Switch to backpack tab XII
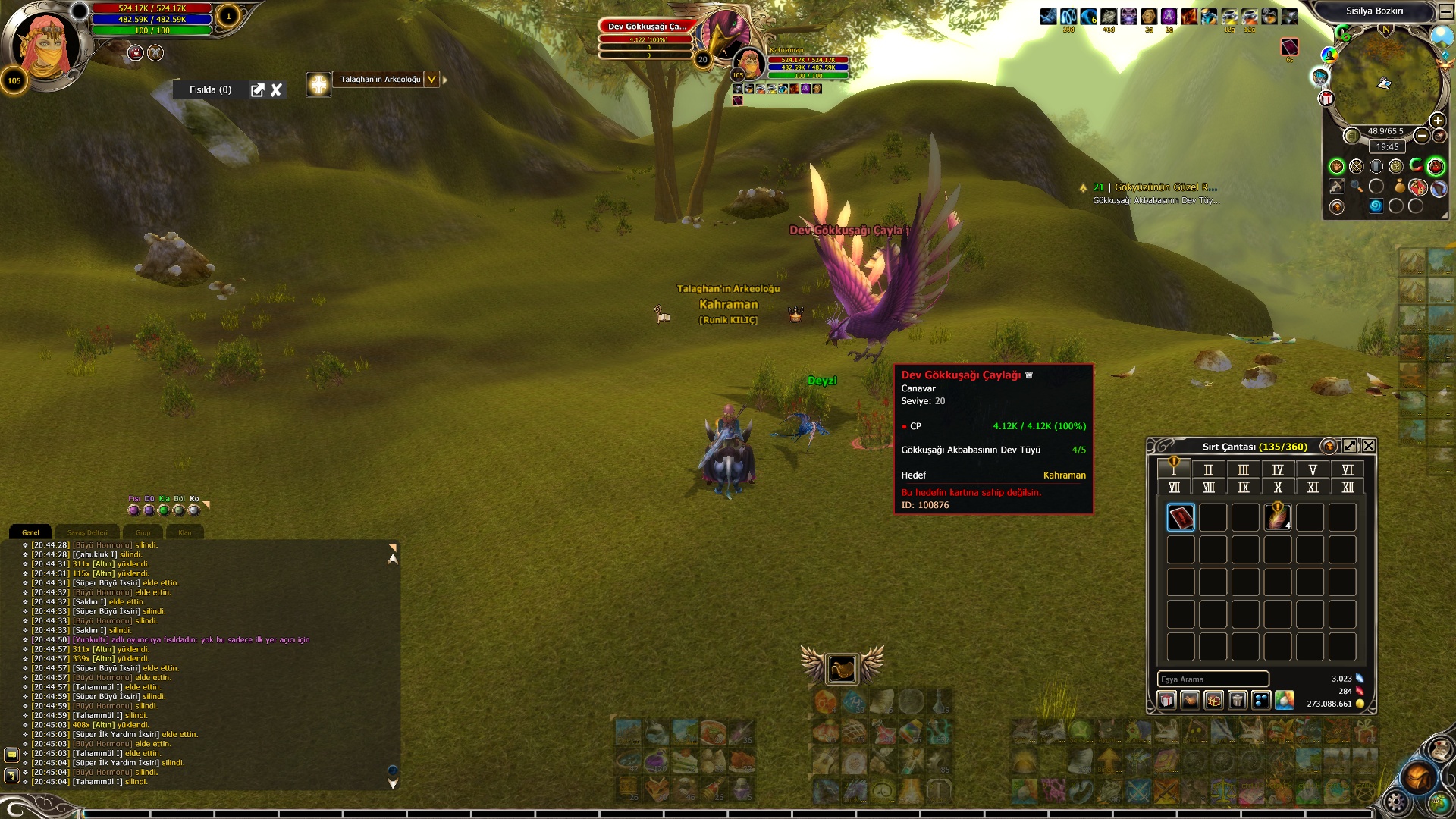1456x819 pixels. [x=1348, y=488]
